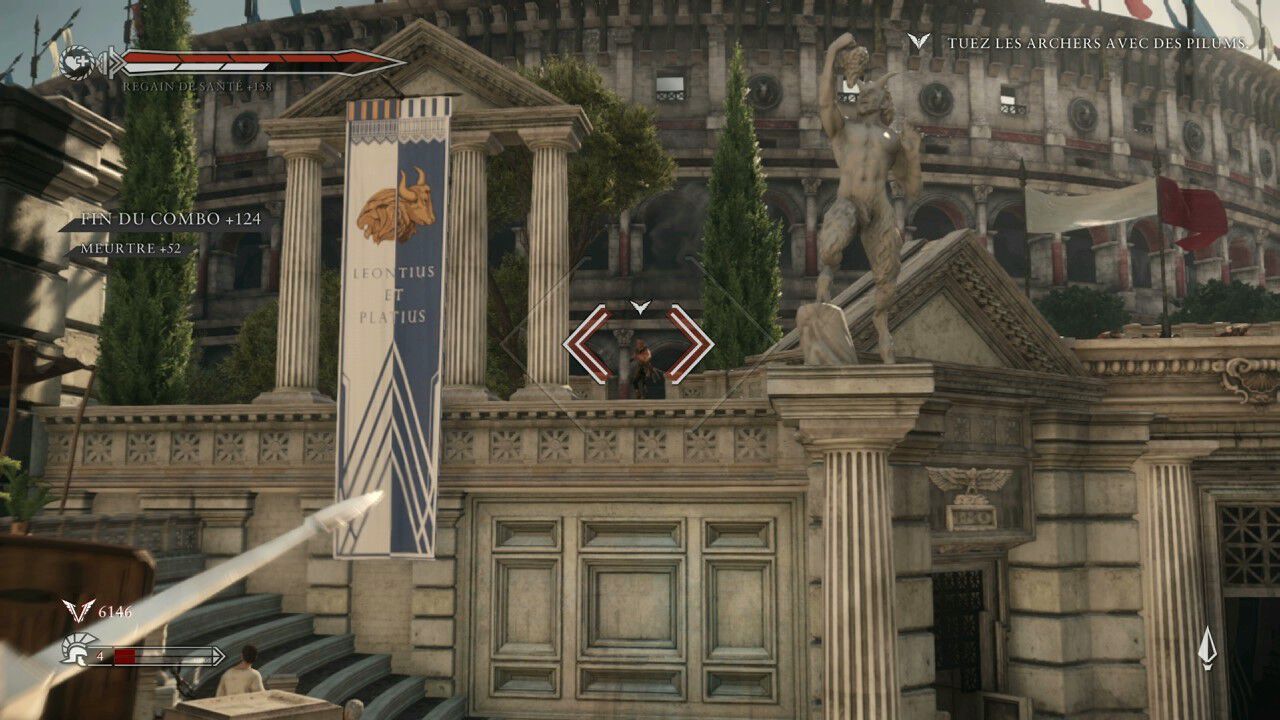Toggle the sword hilt divider on the health bar

pyautogui.click(x=112, y=62)
